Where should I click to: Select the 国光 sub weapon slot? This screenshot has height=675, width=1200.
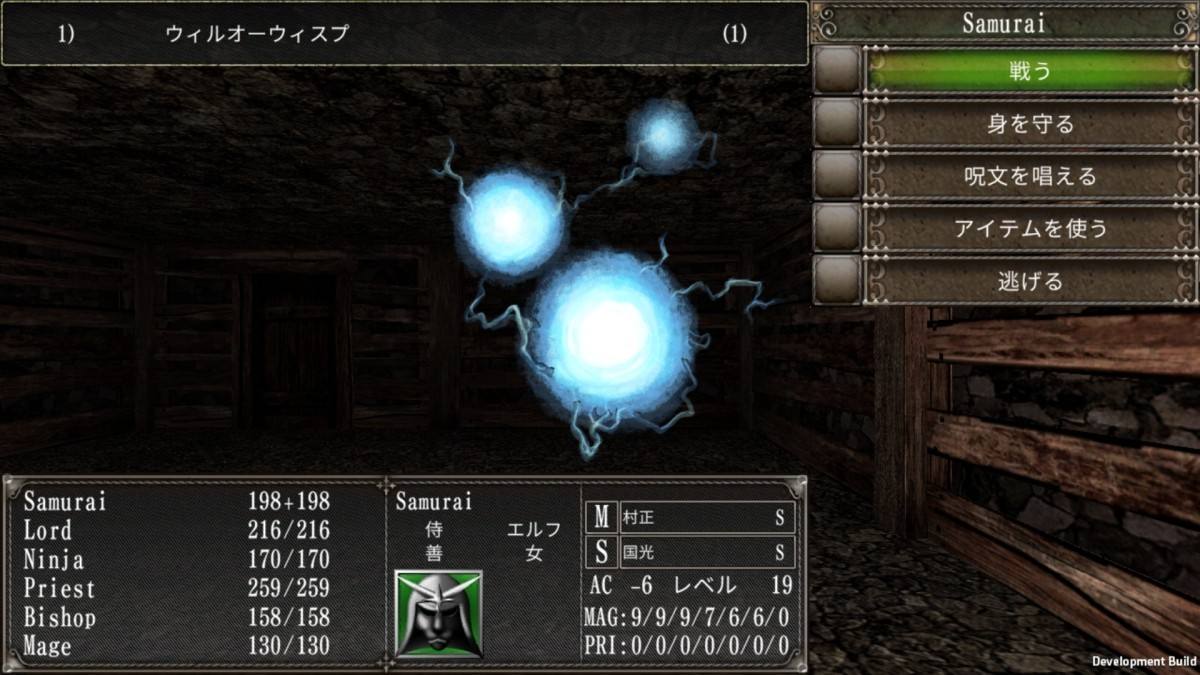click(x=706, y=551)
